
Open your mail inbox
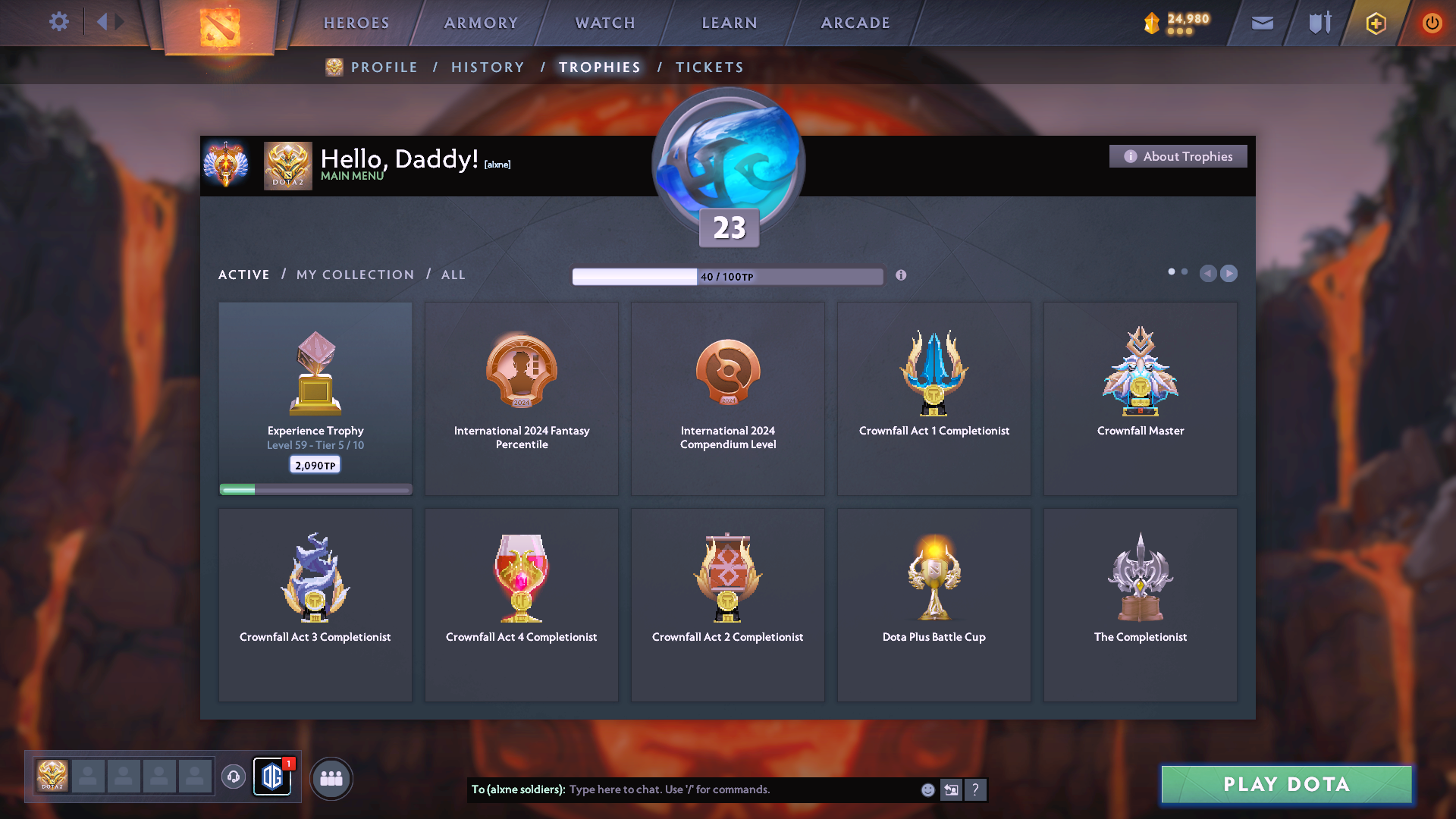[x=1262, y=23]
